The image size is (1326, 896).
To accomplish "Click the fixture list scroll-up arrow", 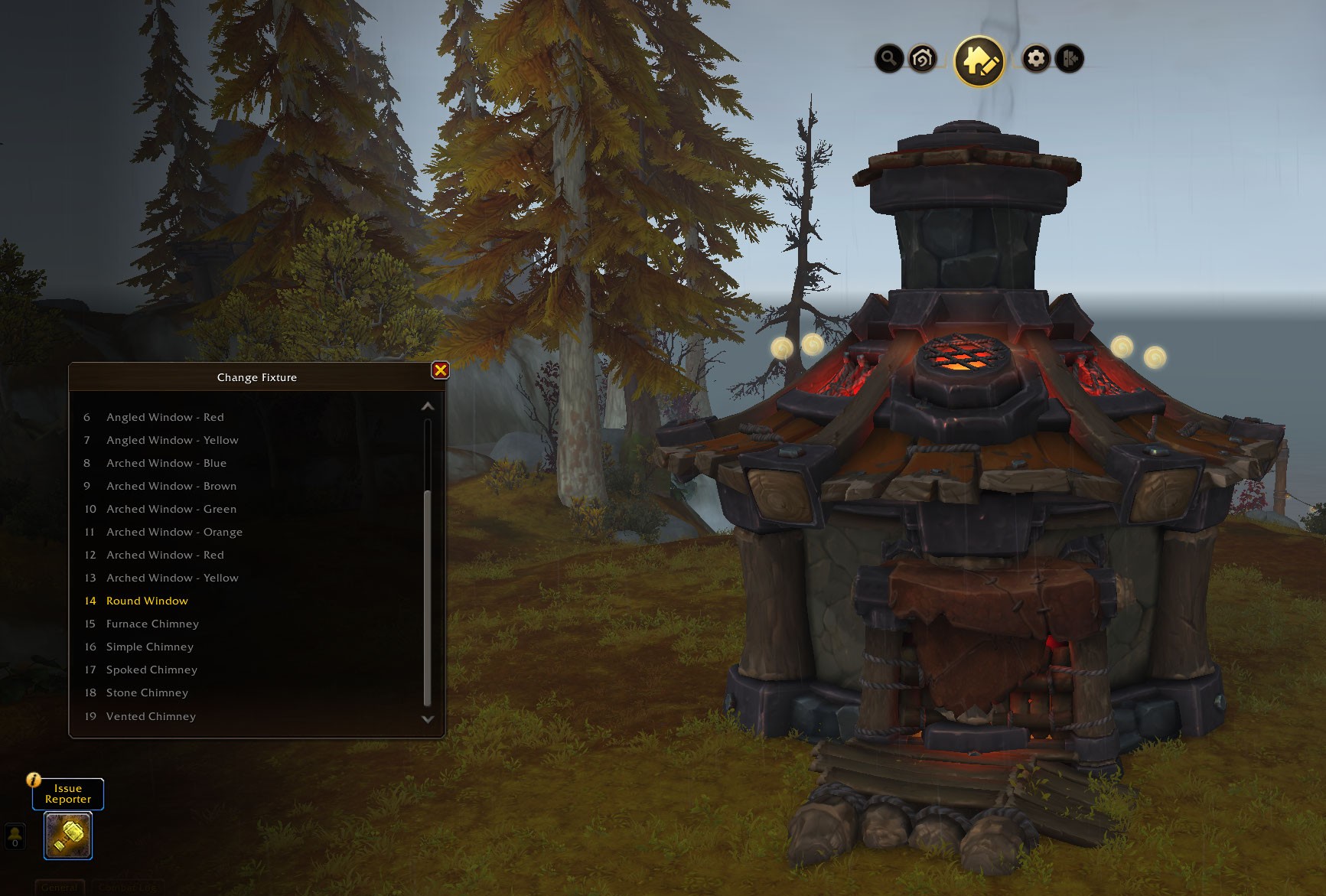I will 428,406.
